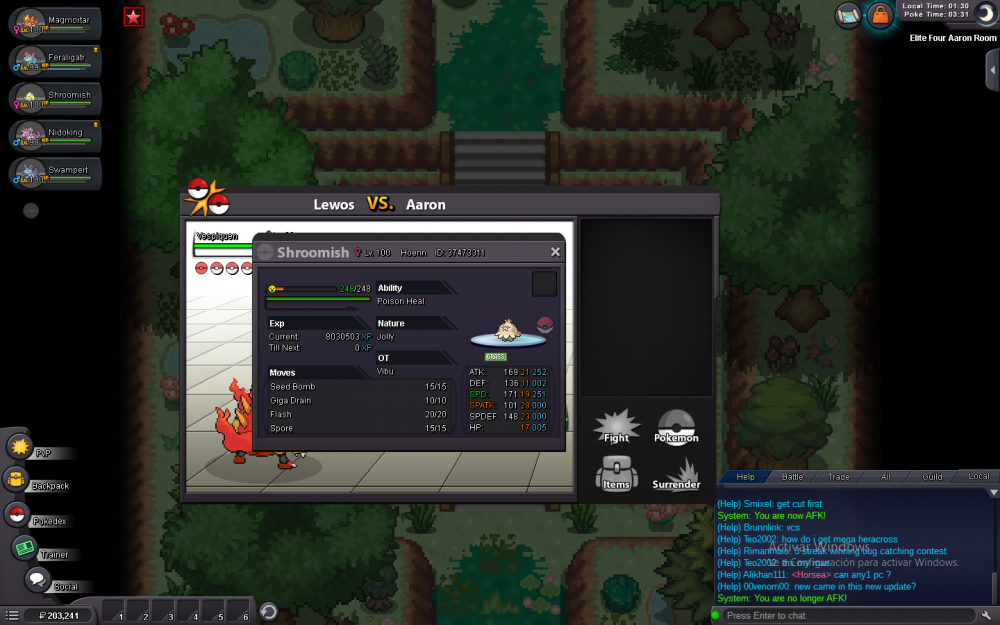Switch to the Guild chat tab

click(x=932, y=477)
